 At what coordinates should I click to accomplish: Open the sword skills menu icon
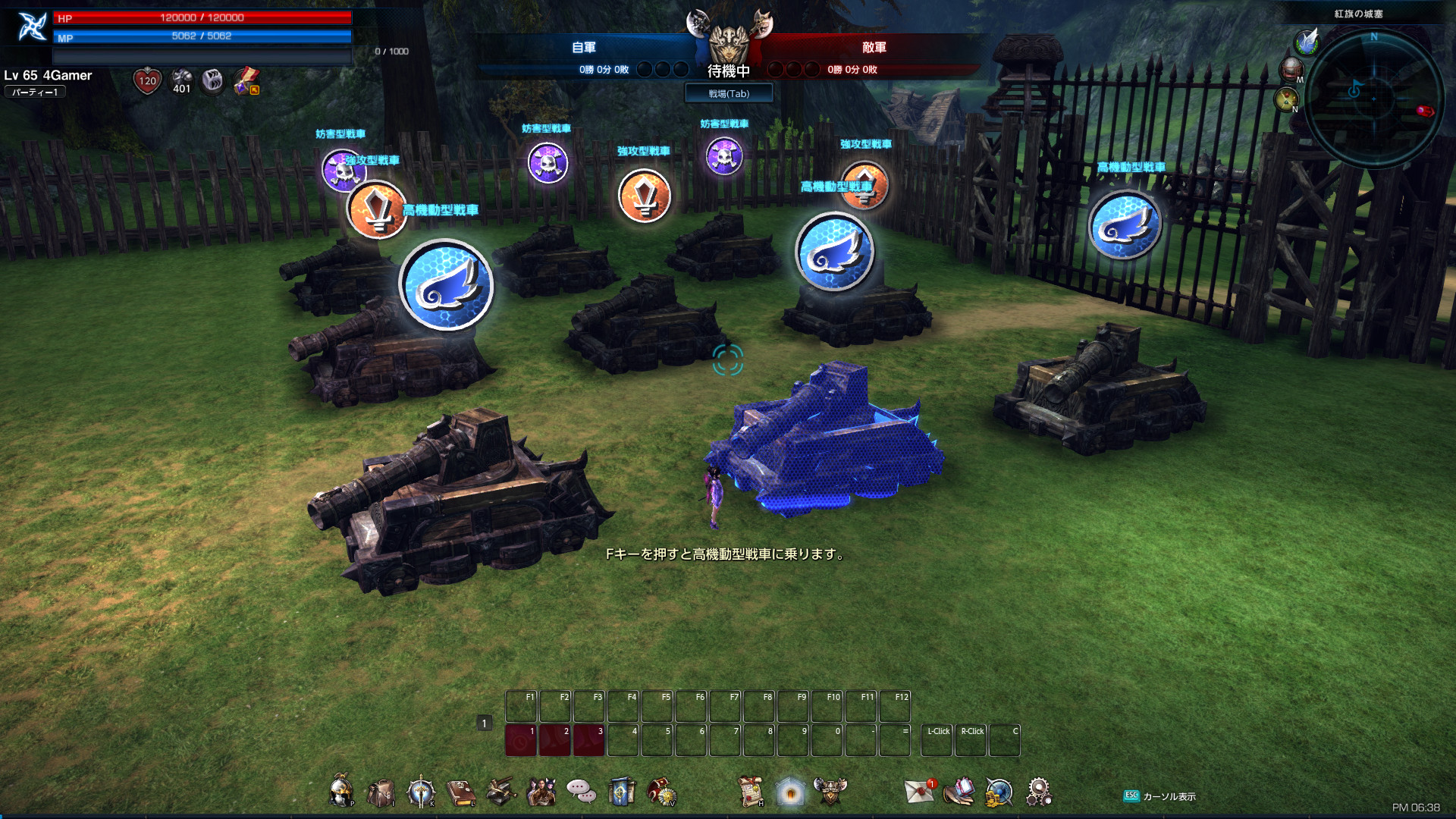coord(421,792)
